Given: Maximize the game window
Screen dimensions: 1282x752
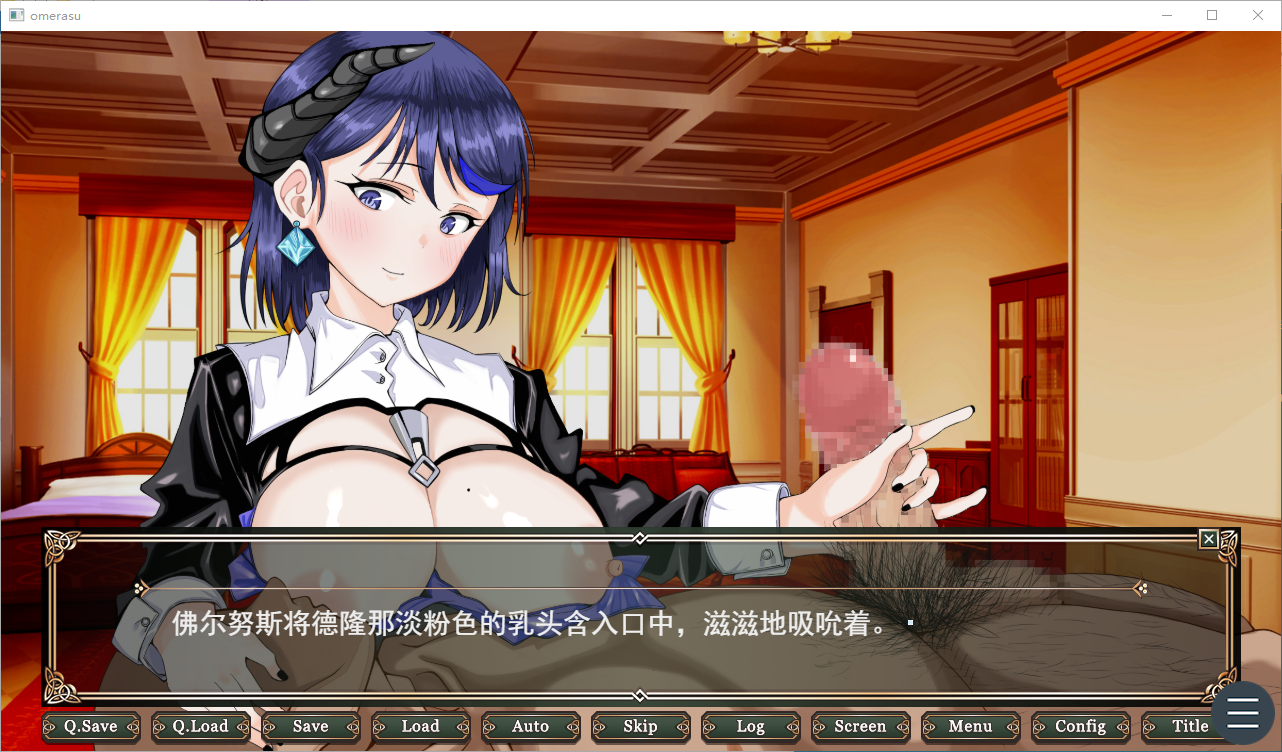Looking at the screenshot, I should 1212,15.
